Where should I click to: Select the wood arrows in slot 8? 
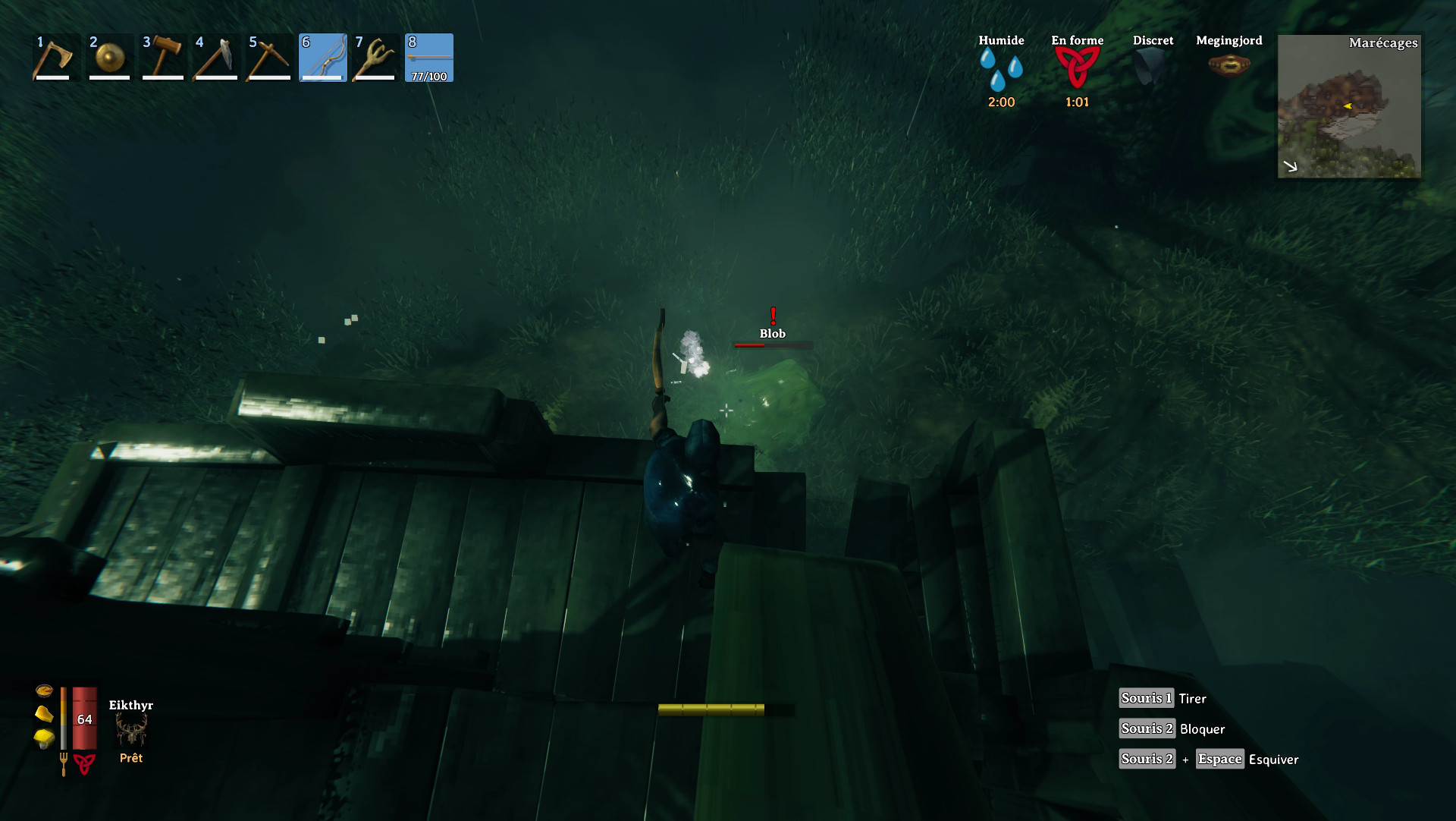pos(428,57)
